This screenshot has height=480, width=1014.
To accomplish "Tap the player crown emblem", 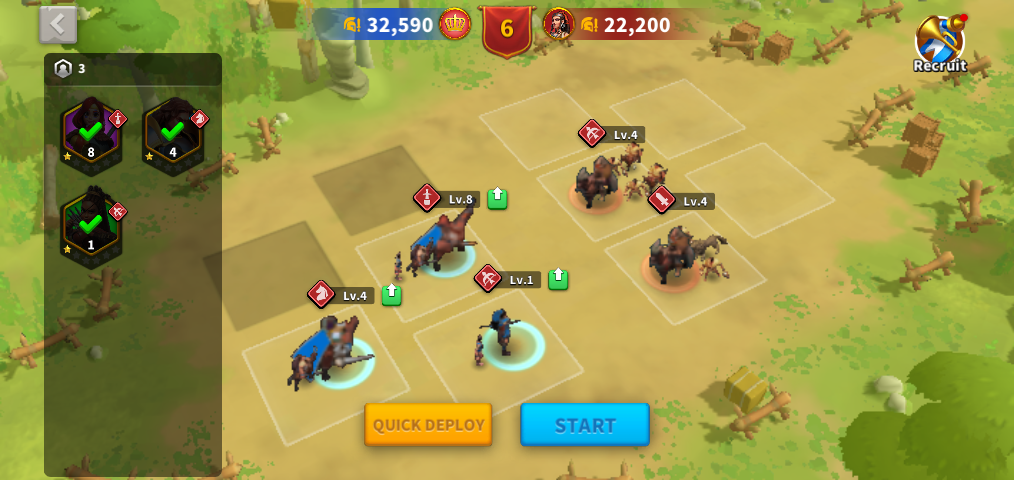I will pyautogui.click(x=455, y=24).
